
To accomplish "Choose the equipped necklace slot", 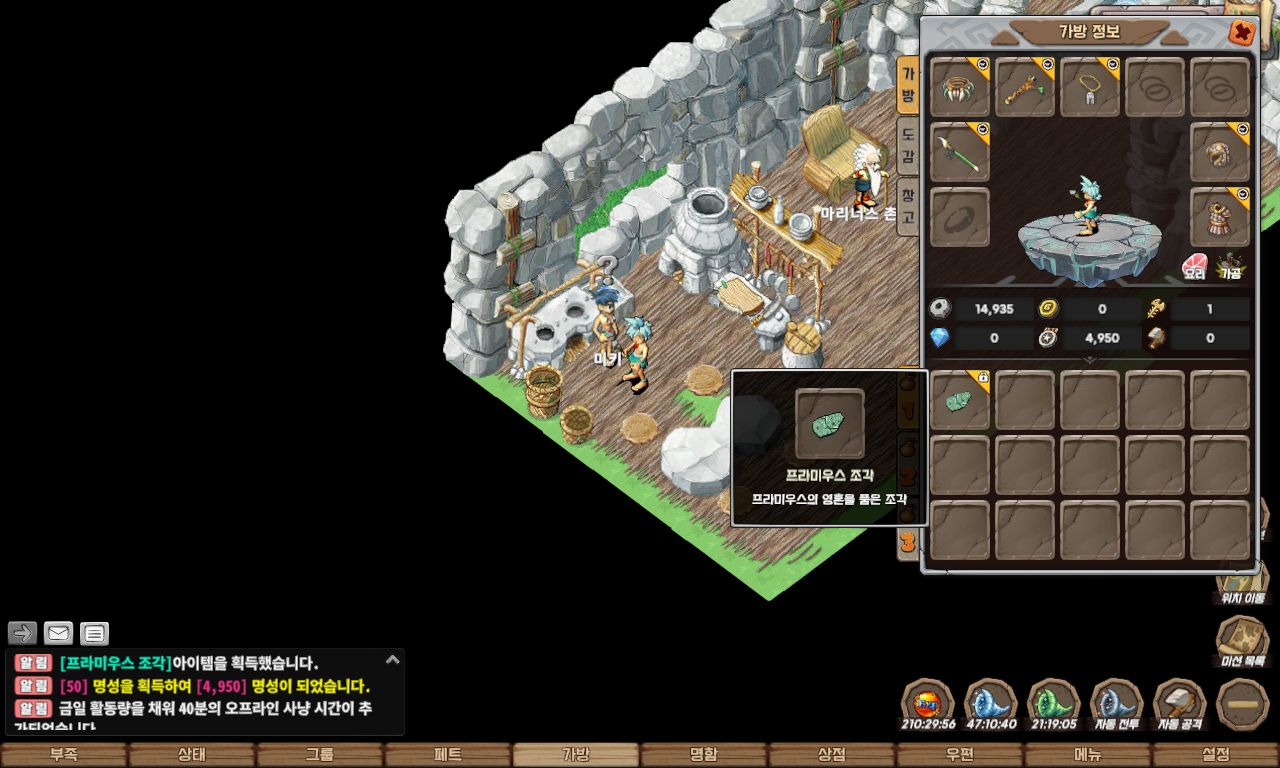I will [1090, 88].
